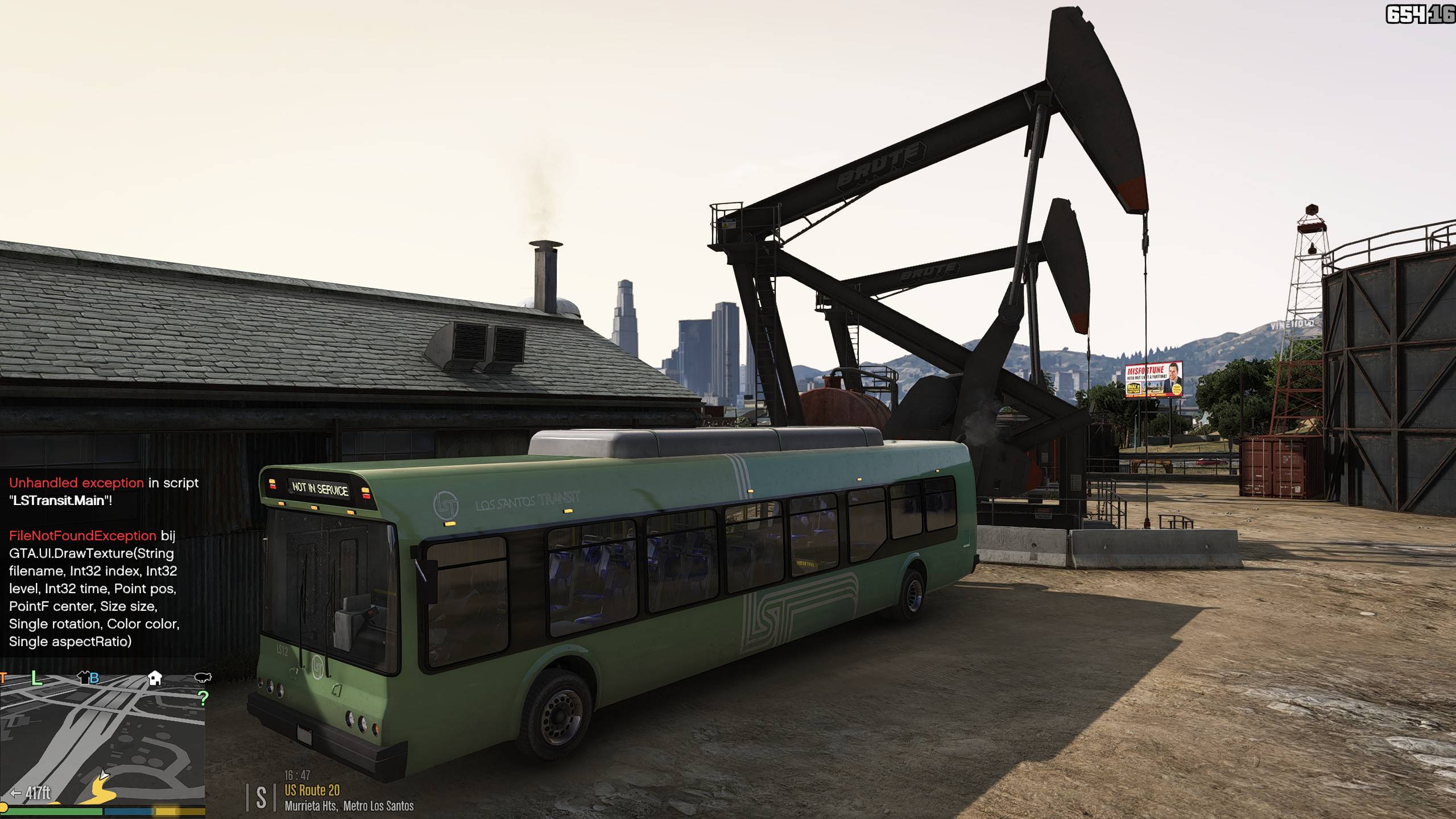1456x819 pixels.
Task: Select the green L mission blip
Action: (37, 677)
